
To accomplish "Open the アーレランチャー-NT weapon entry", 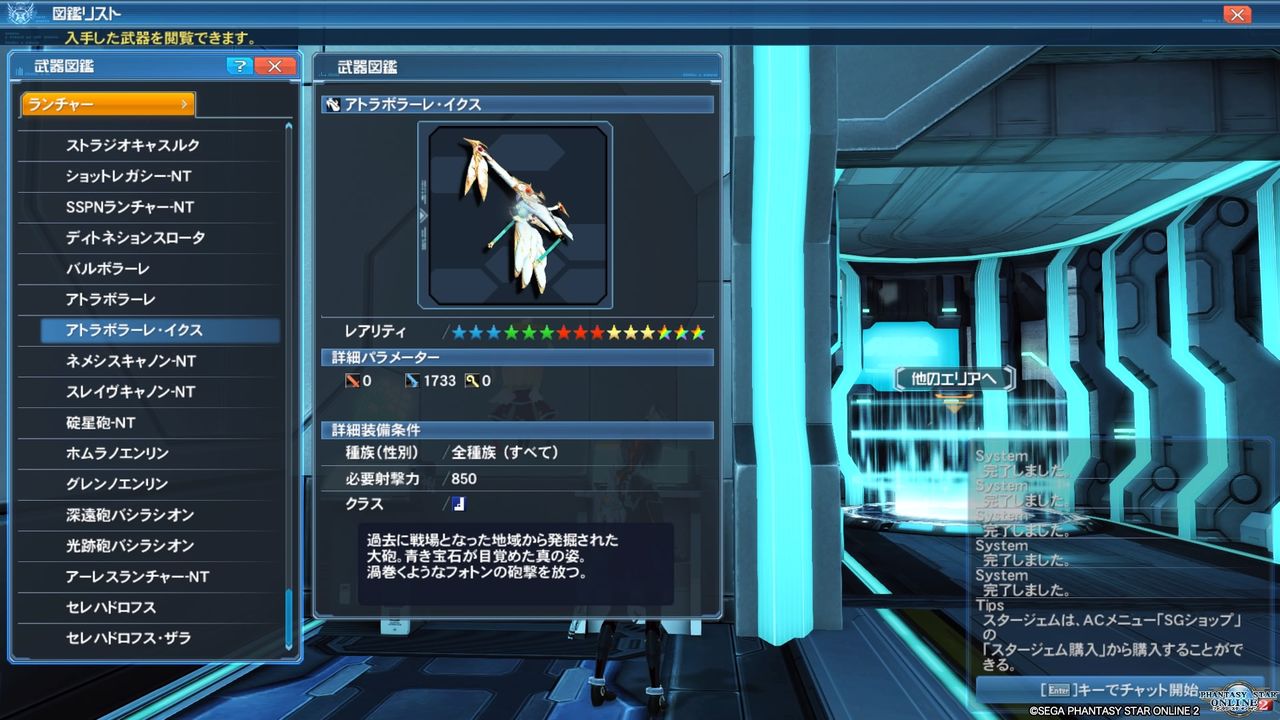I will (150, 577).
